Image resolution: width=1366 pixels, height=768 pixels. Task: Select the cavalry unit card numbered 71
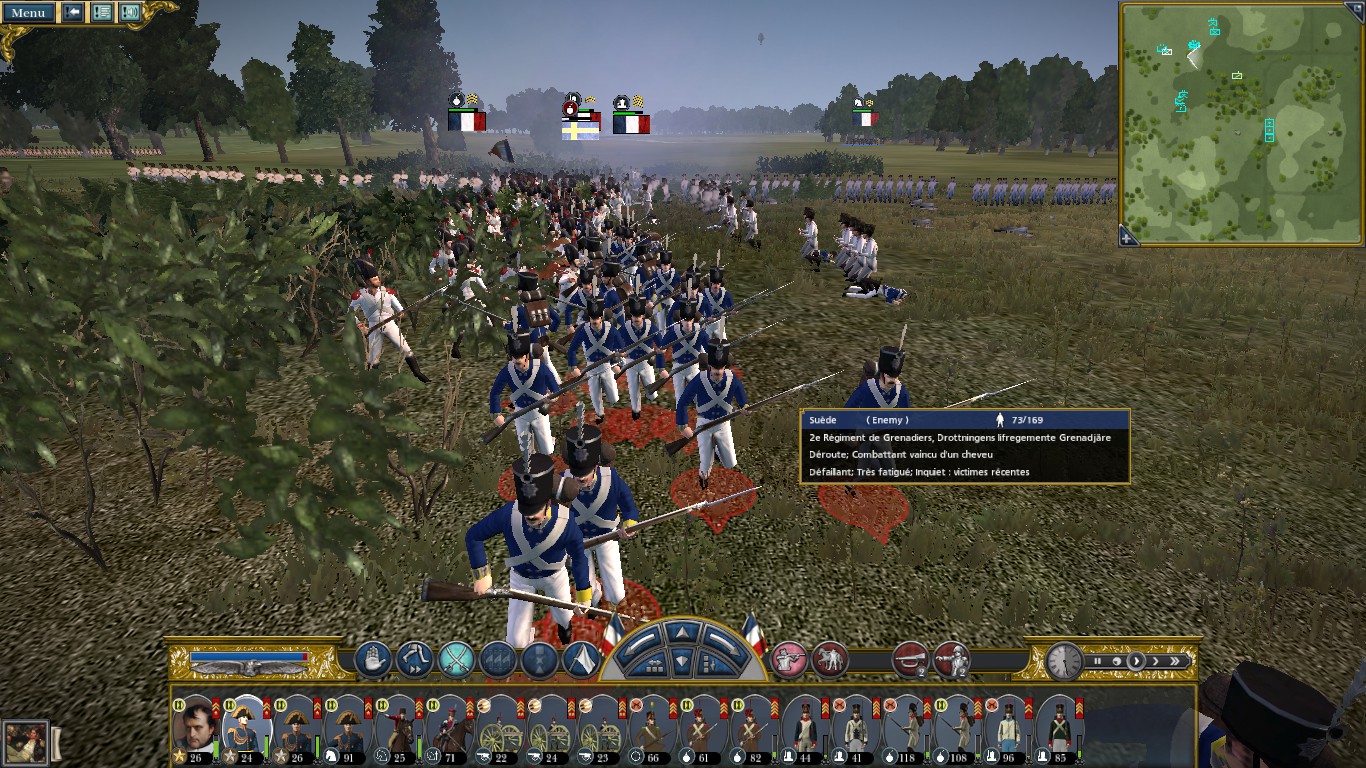449,725
